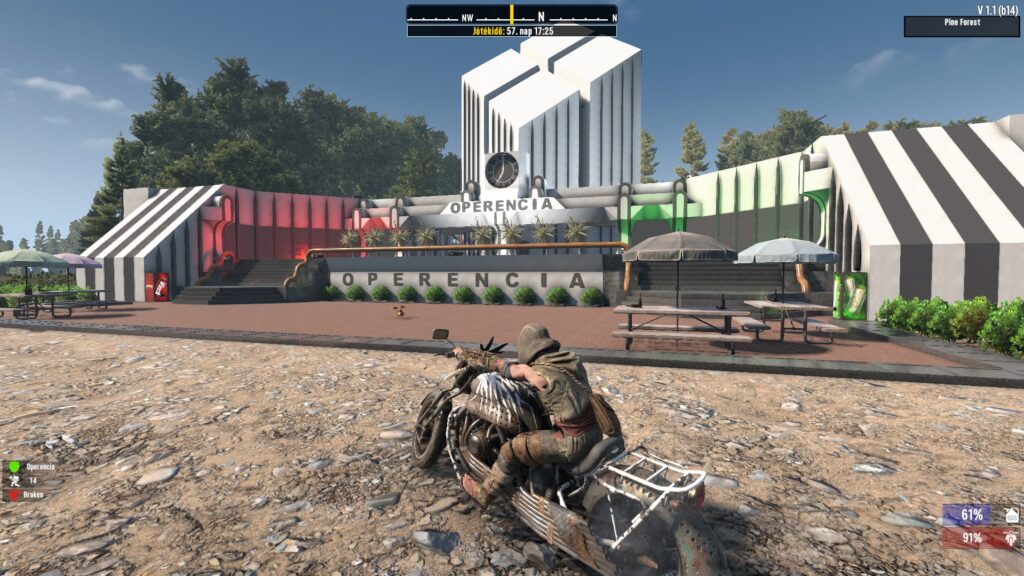Select the motorcycle durability icon
The height and width of the screenshot is (576, 1024).
click(x=1012, y=538)
